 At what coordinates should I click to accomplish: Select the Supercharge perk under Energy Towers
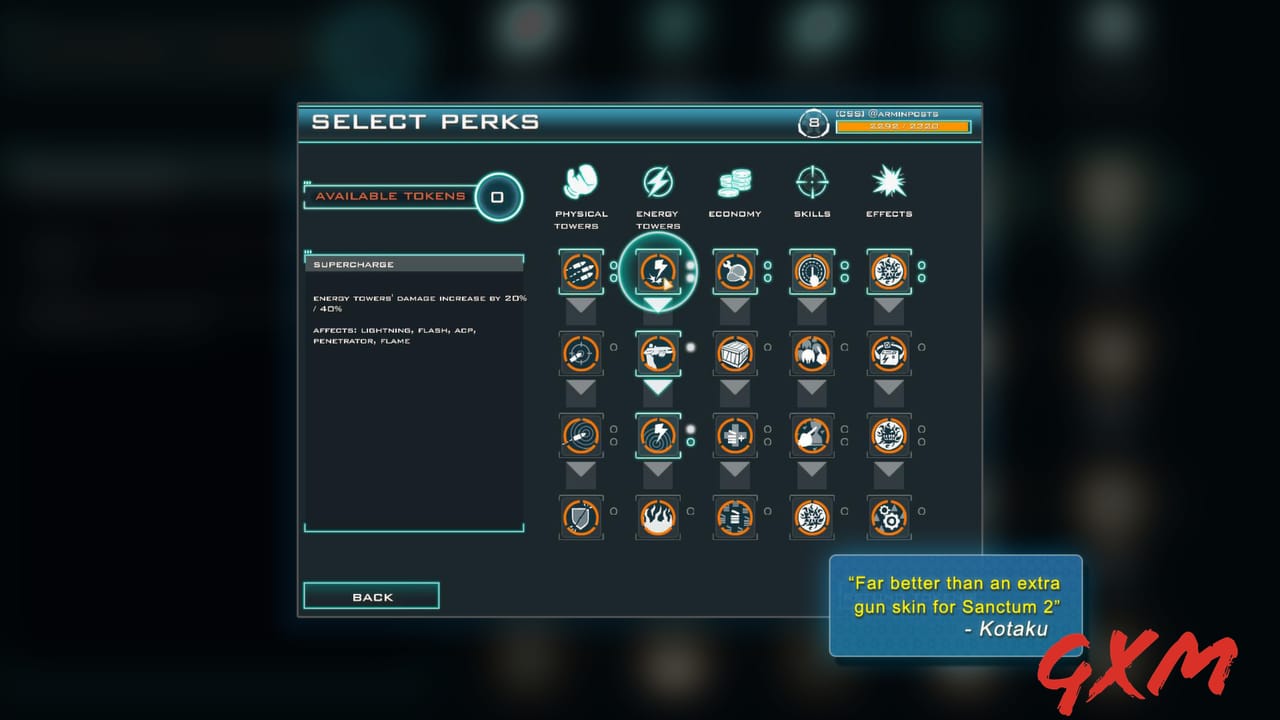click(658, 270)
